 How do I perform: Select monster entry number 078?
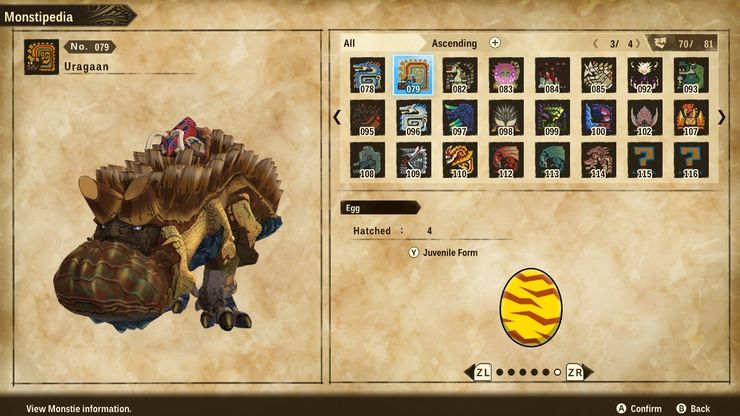tap(367, 75)
